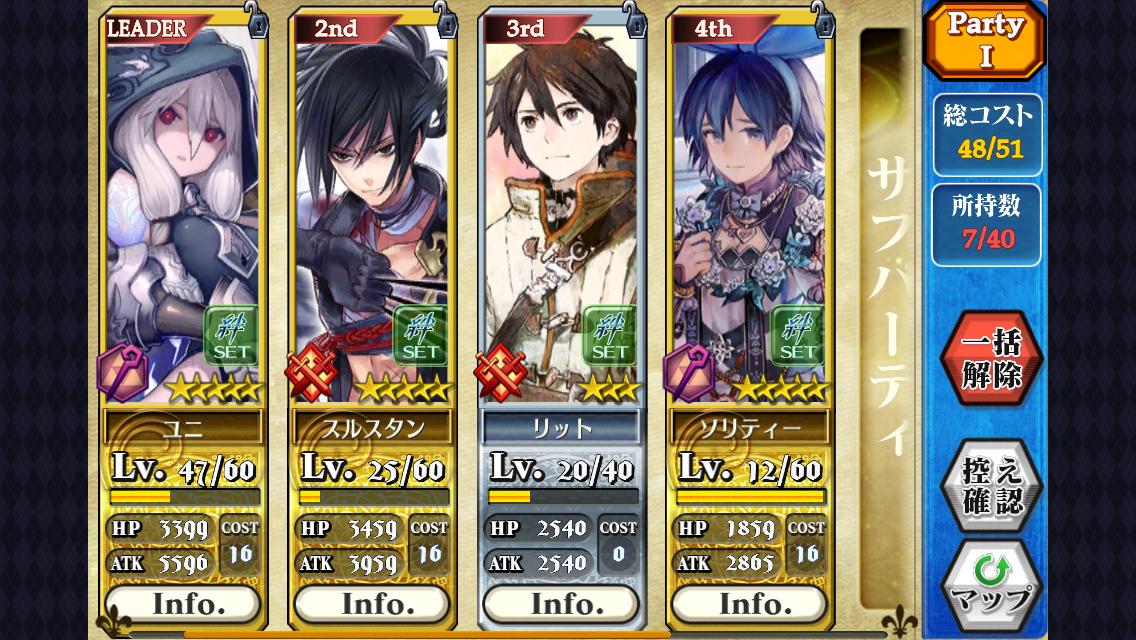Remove all members with 一括解除
This screenshot has width=1136, height=640.
pos(991,359)
